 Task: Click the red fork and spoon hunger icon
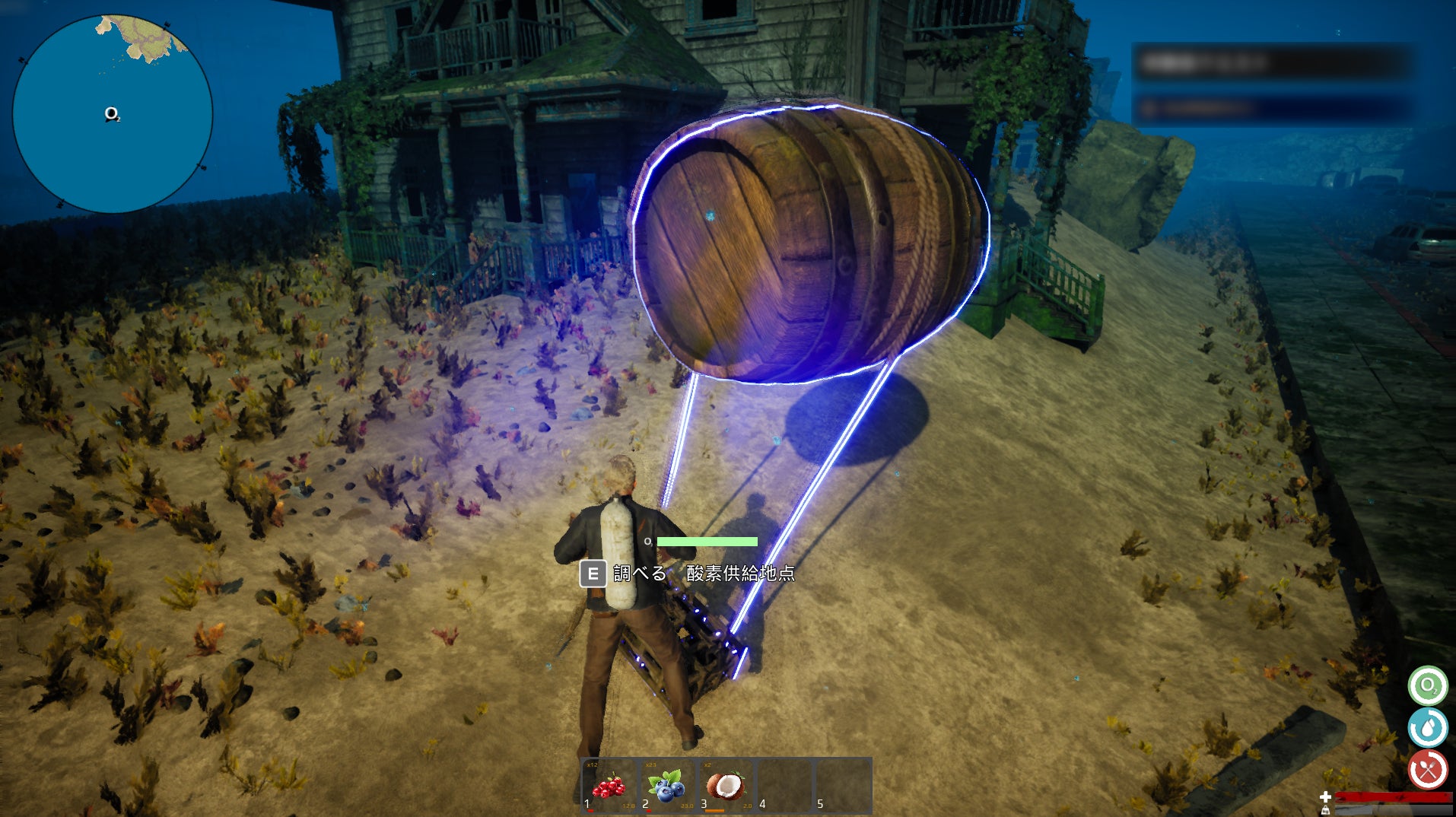click(1427, 770)
